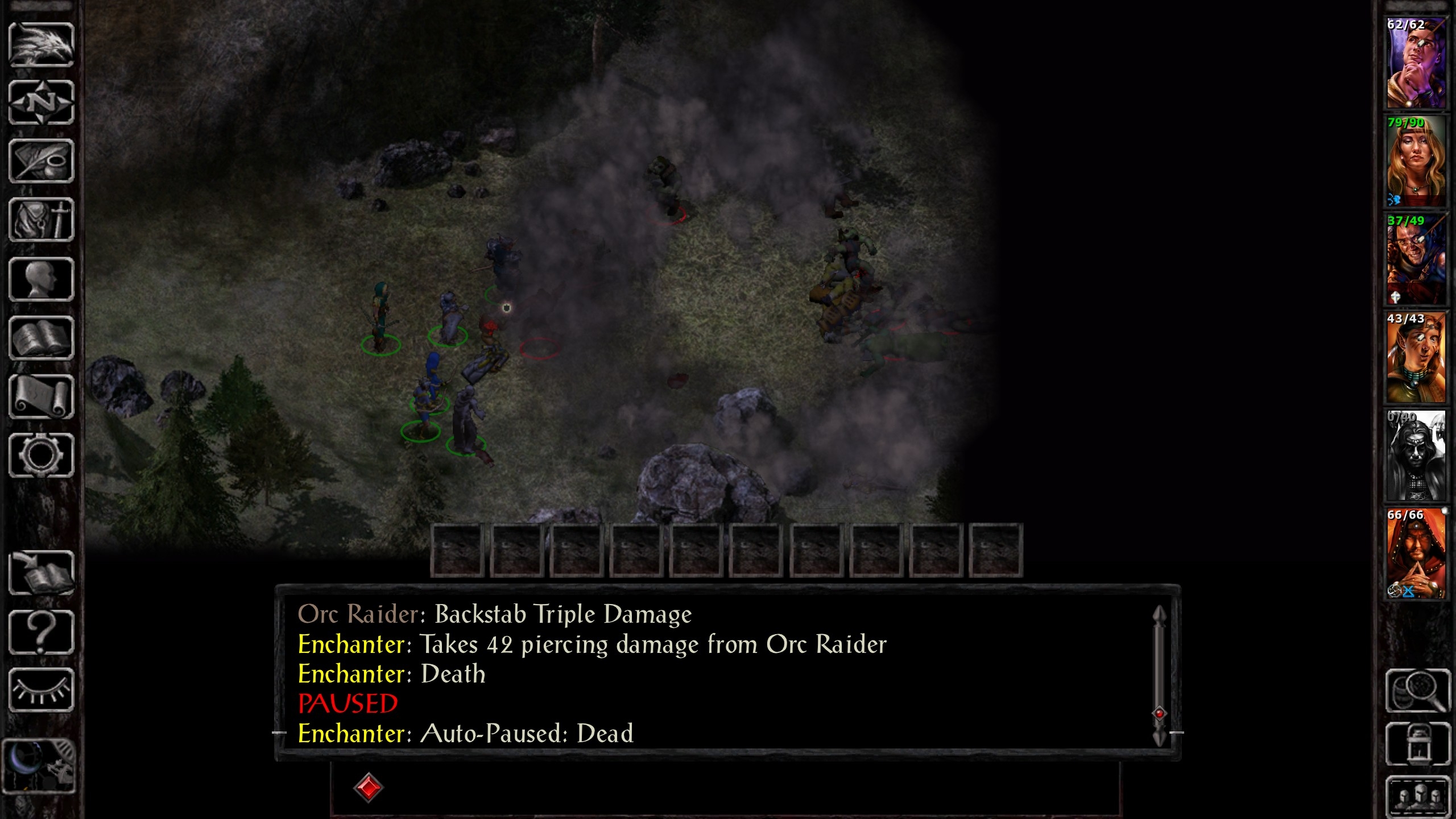This screenshot has width=1456, height=819.
Task: Open help with the question mark button
Action: pos(41,632)
